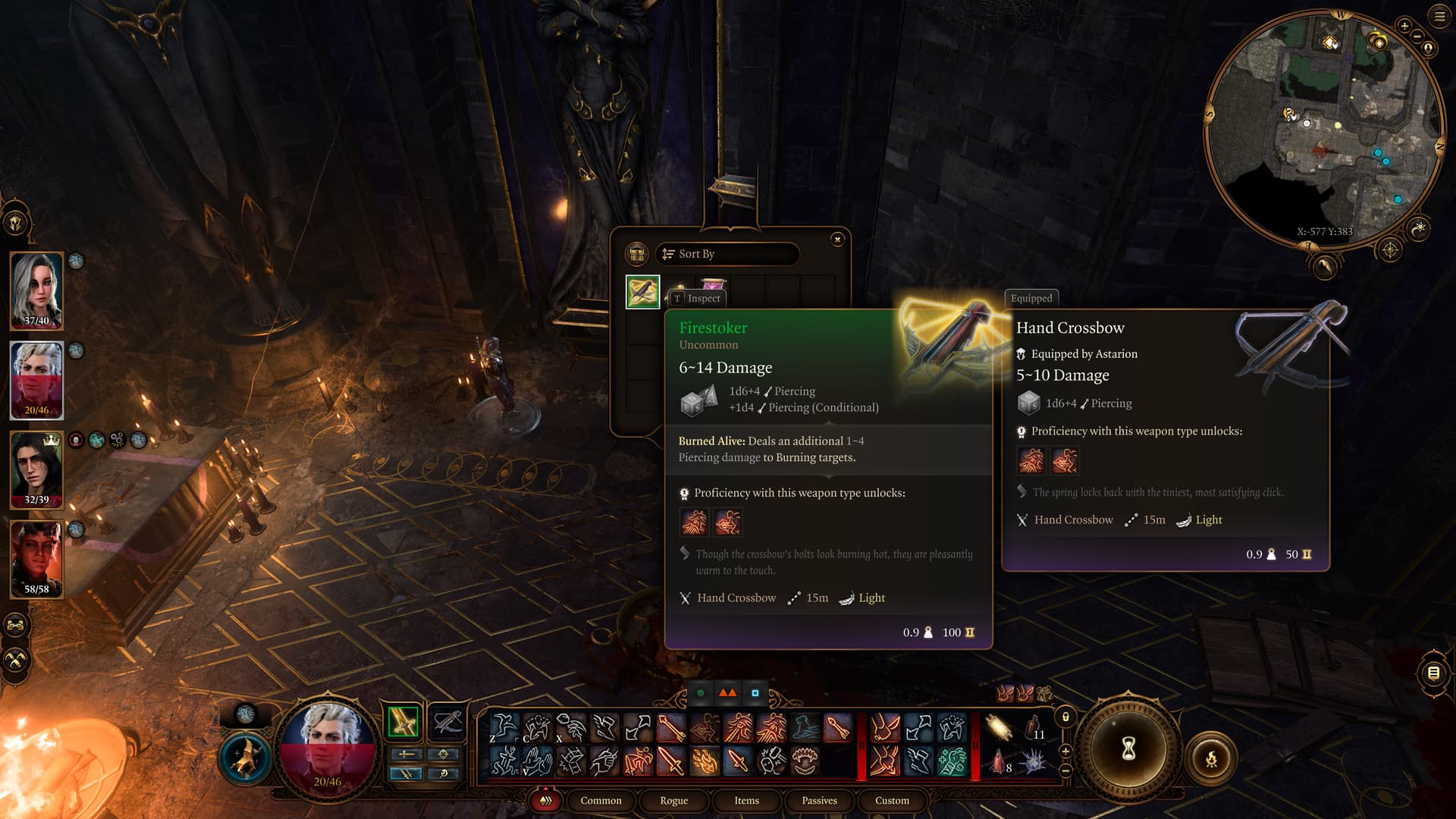Toggle the hotbar padlock lock
The width and height of the screenshot is (1456, 819).
1065,717
